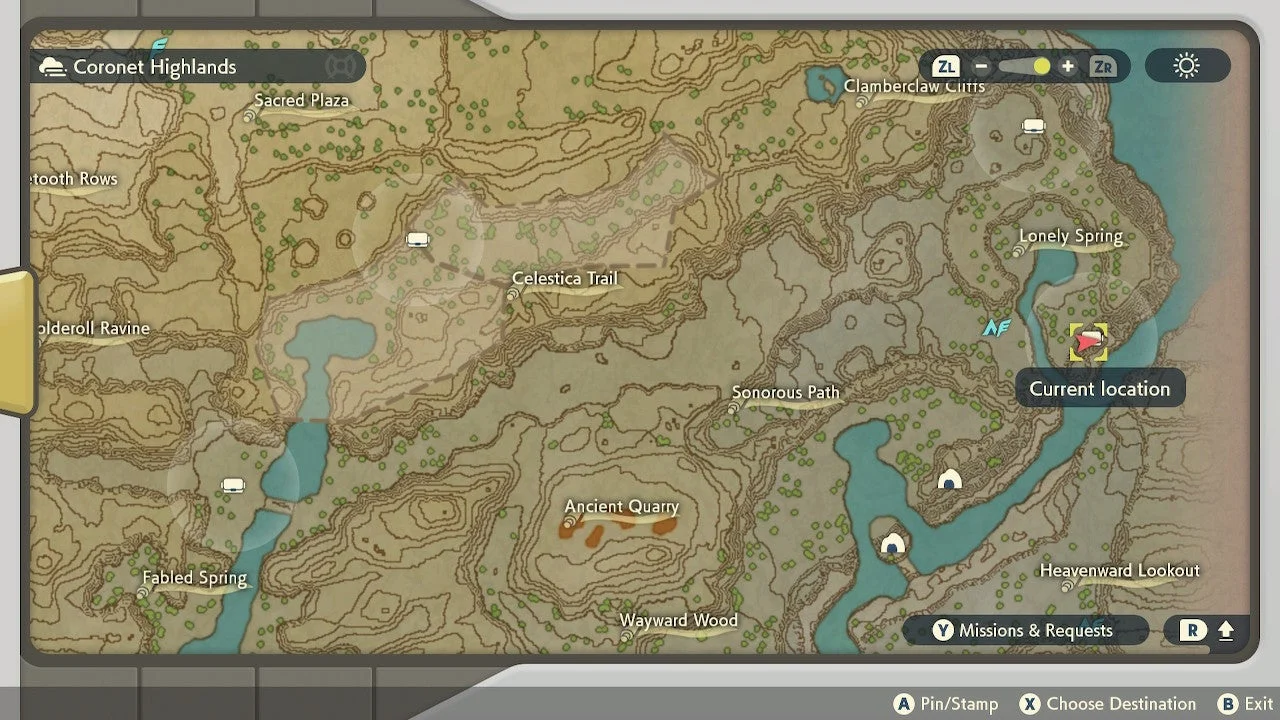This screenshot has height=720, width=1280.
Task: Select the Sacred Plaza map label
Action: click(x=301, y=100)
